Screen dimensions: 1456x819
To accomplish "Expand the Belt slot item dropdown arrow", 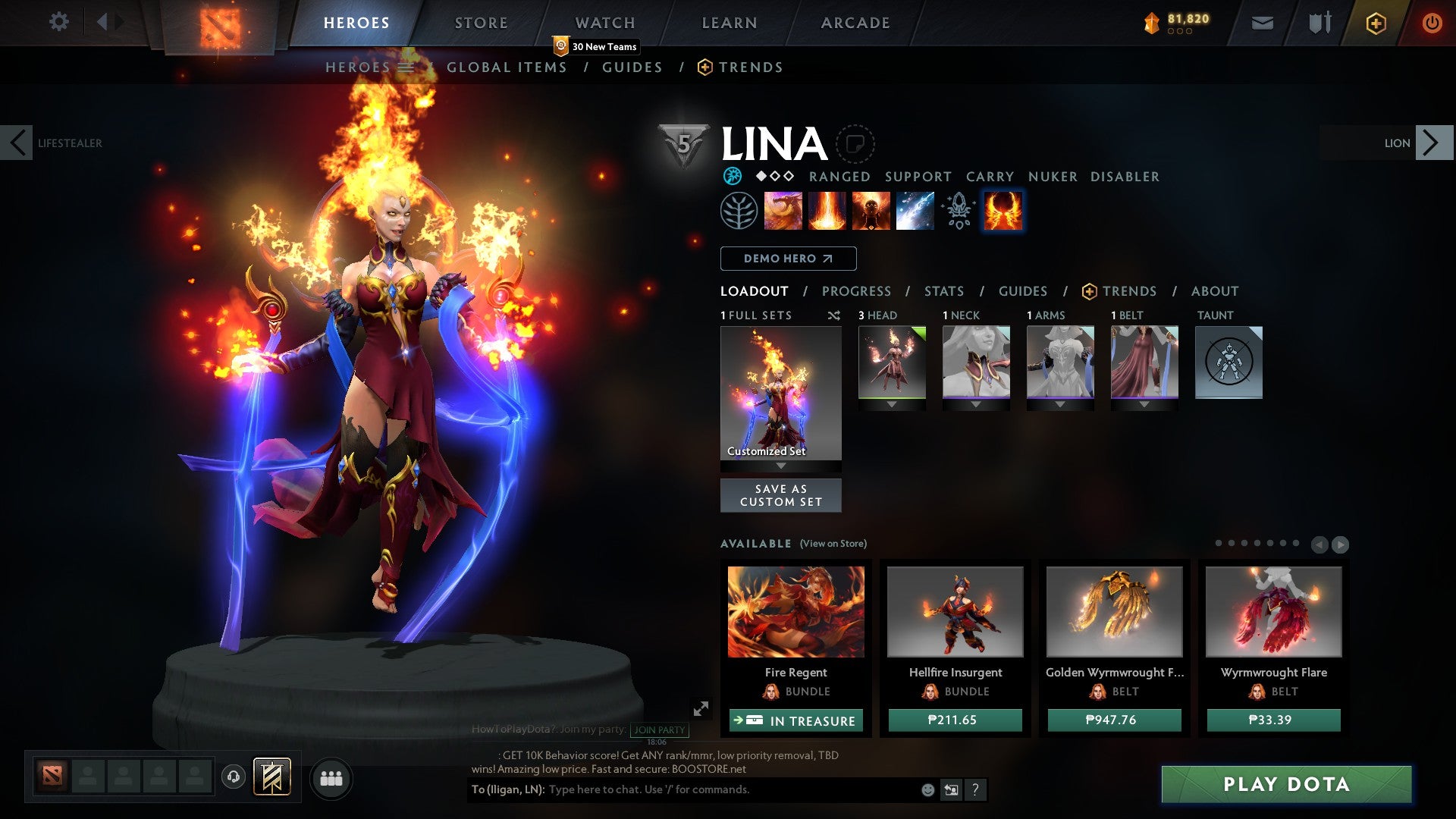I will click(x=1145, y=404).
